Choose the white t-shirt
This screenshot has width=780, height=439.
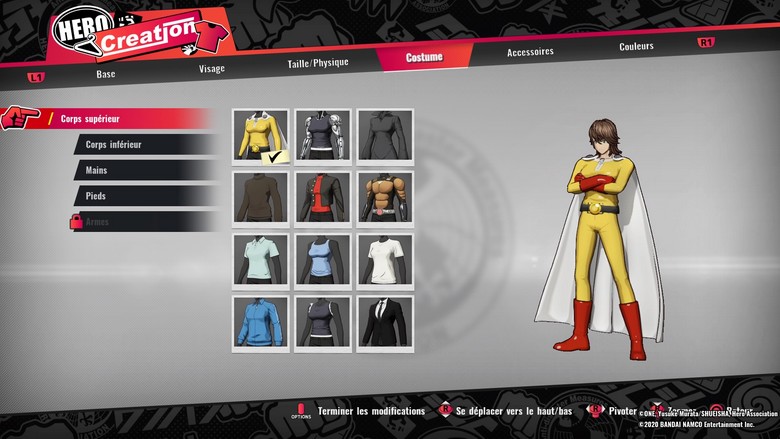[x=384, y=260]
